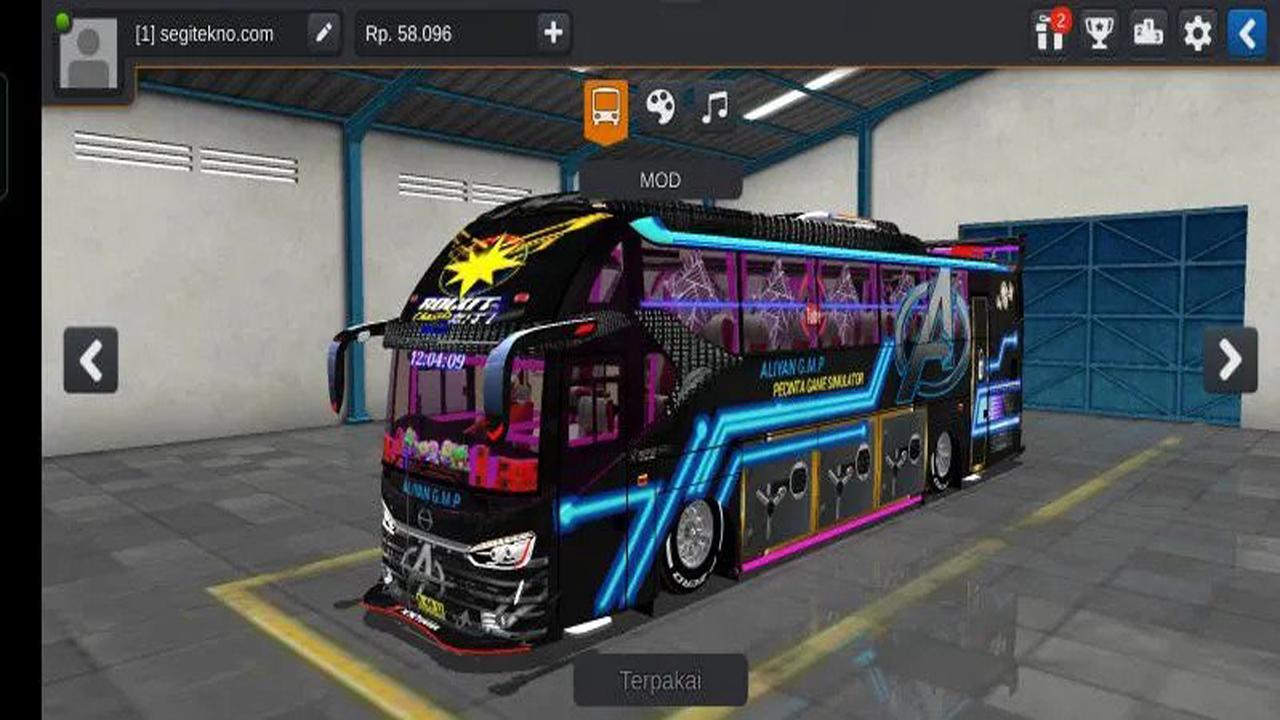Switch to the music note tab

[x=714, y=106]
